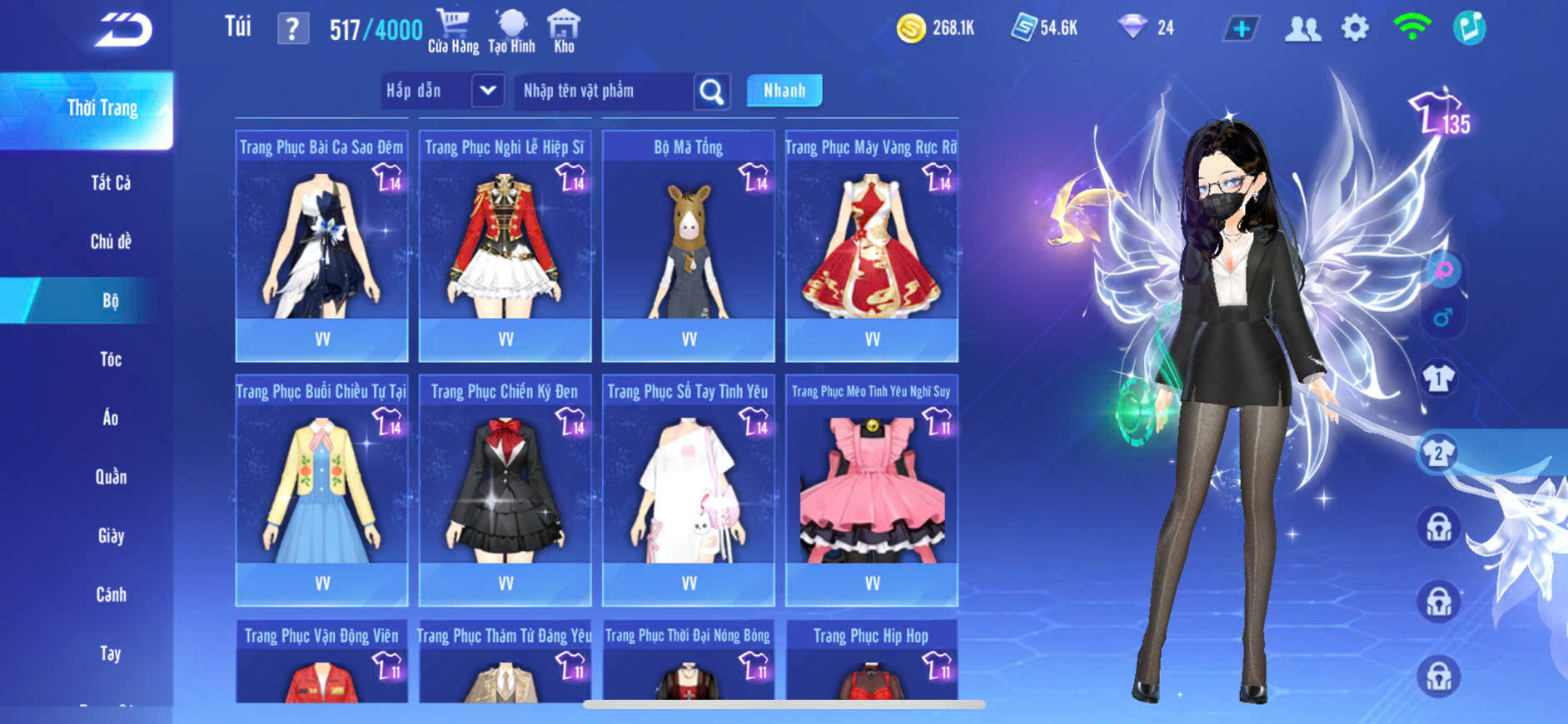This screenshot has height=724, width=1568.
Task: Open the gear settings icon
Action: [1355, 29]
